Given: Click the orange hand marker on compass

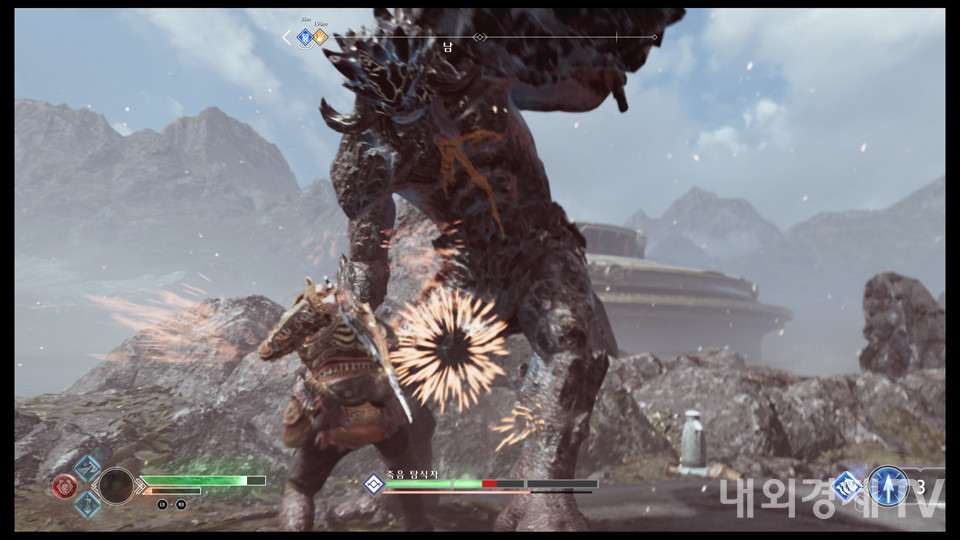Looking at the screenshot, I should (320, 38).
